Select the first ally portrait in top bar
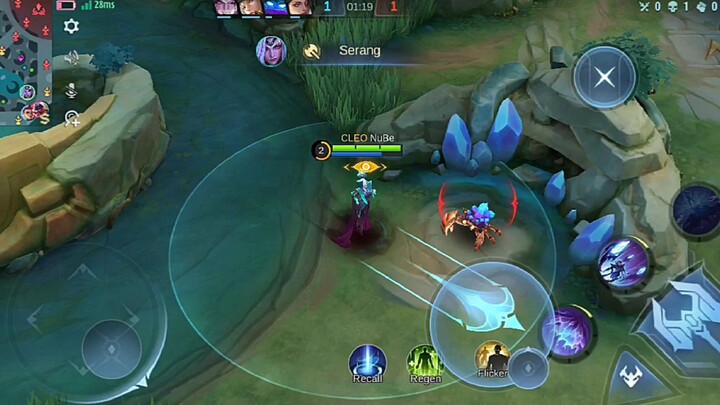This screenshot has height=405, width=720. click(x=226, y=8)
